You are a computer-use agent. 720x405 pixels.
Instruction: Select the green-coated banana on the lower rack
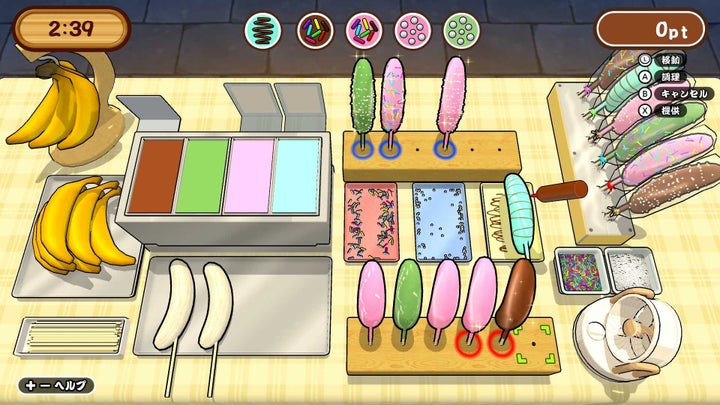pos(408,297)
